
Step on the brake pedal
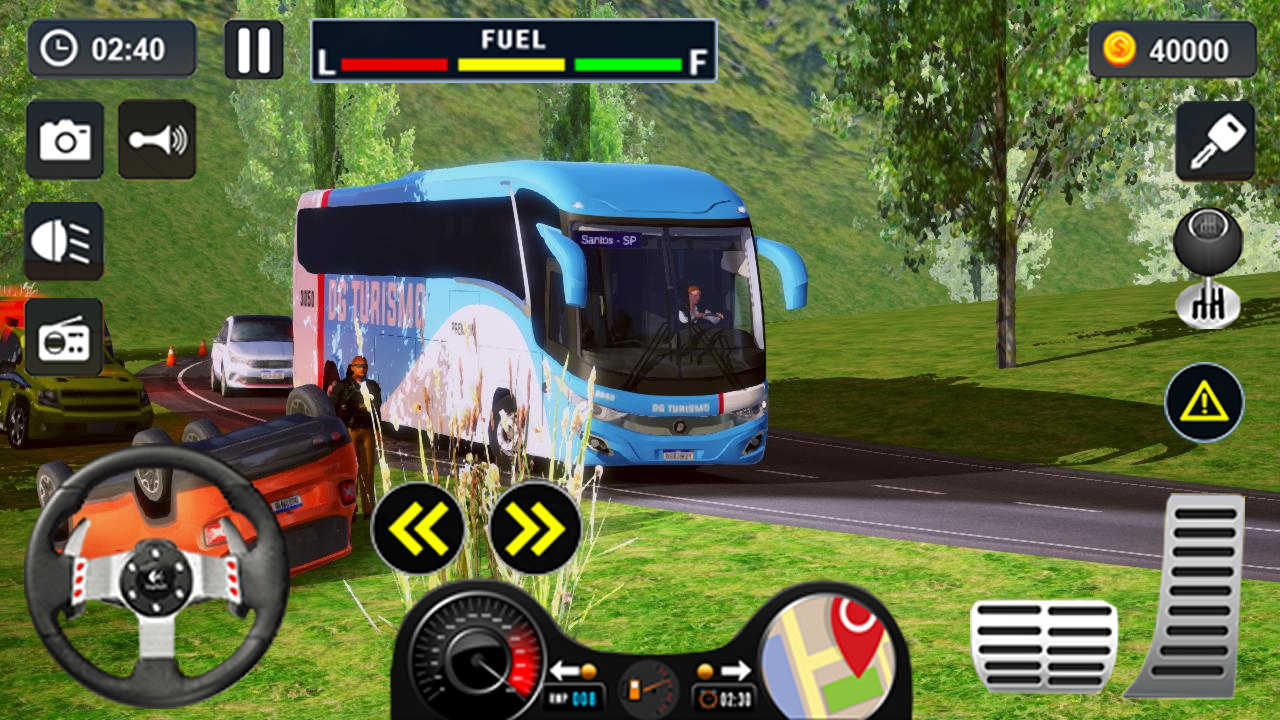pyautogui.click(x=1043, y=646)
